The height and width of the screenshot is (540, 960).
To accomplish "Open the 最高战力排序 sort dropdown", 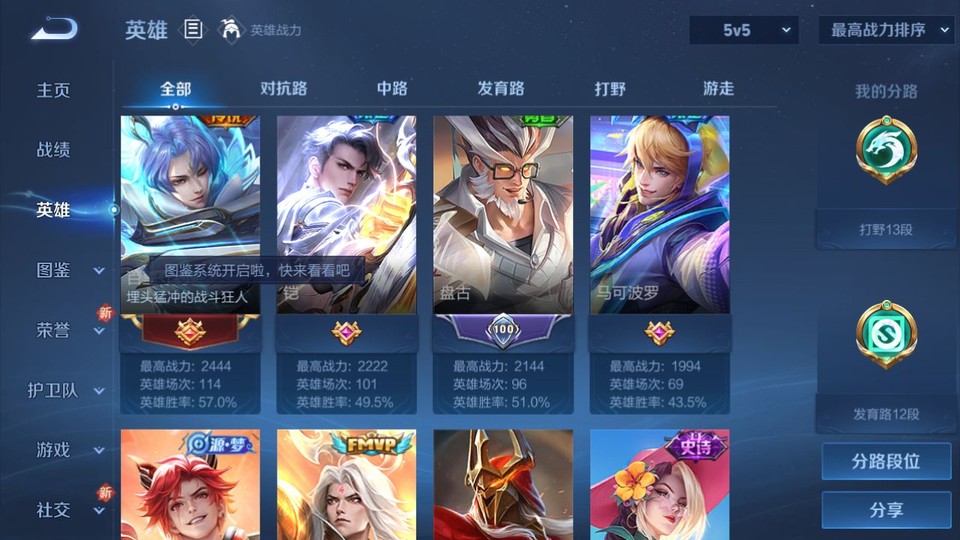I will tap(886, 30).
